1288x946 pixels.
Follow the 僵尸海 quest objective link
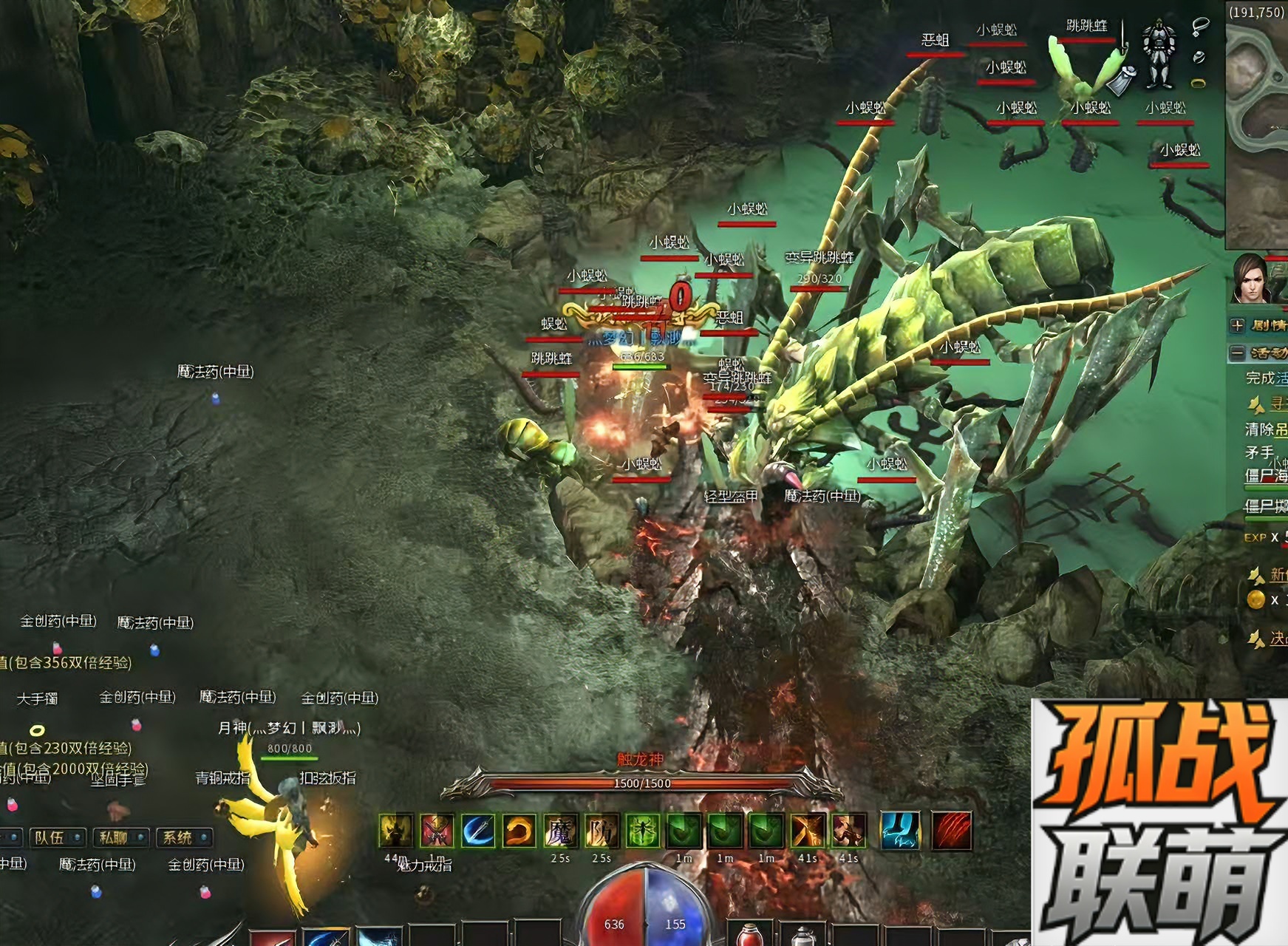(1266, 475)
